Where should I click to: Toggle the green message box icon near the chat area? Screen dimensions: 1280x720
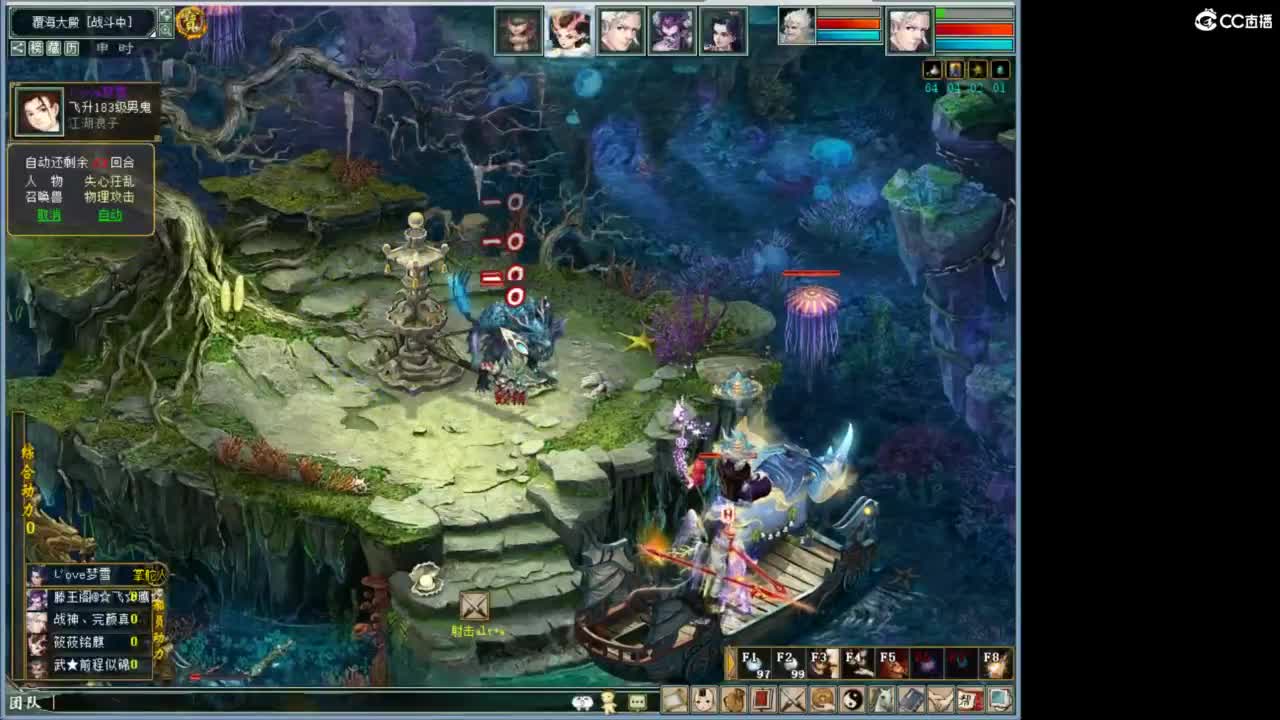point(637,703)
